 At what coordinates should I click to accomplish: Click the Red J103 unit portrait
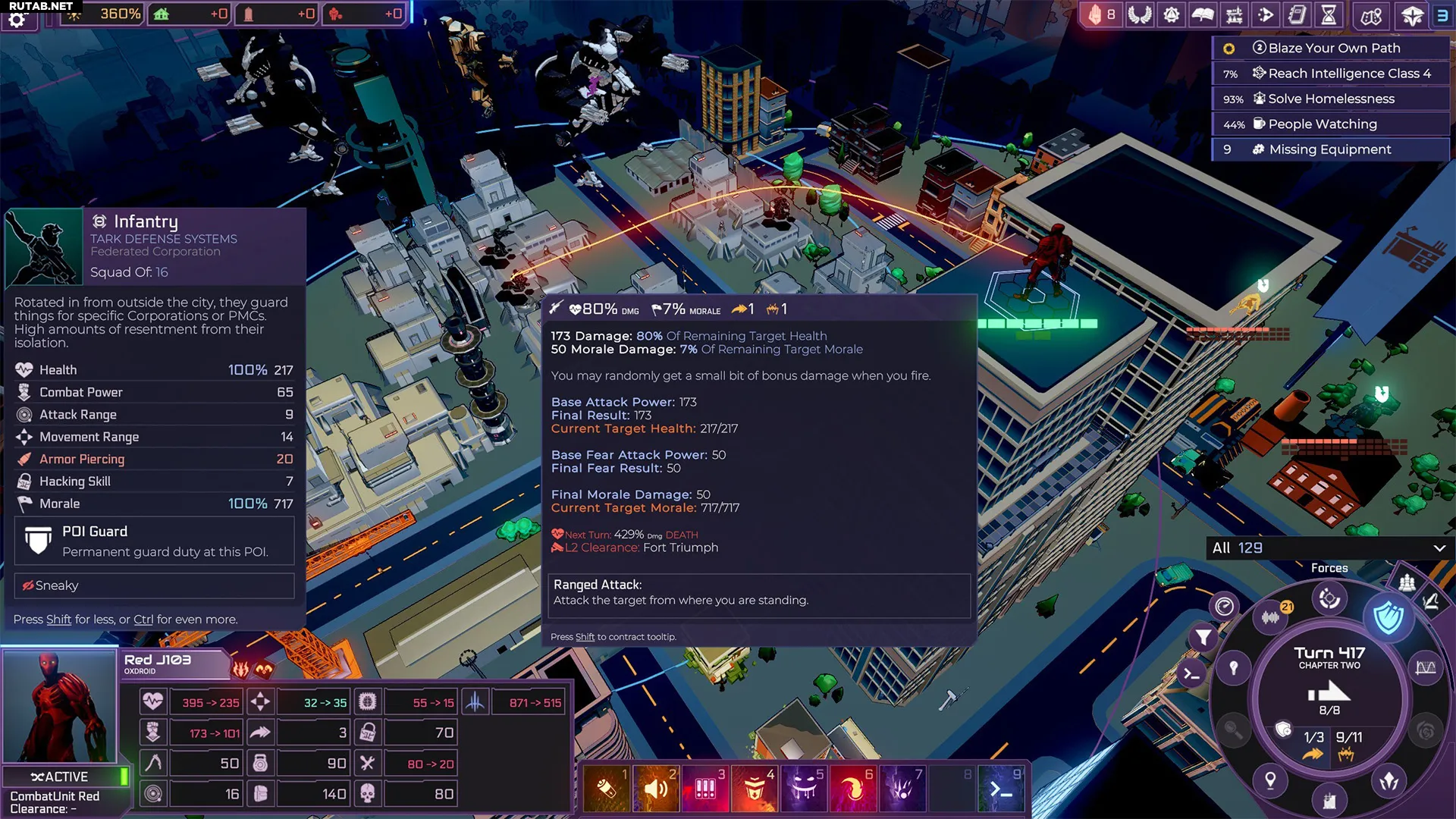[59, 707]
